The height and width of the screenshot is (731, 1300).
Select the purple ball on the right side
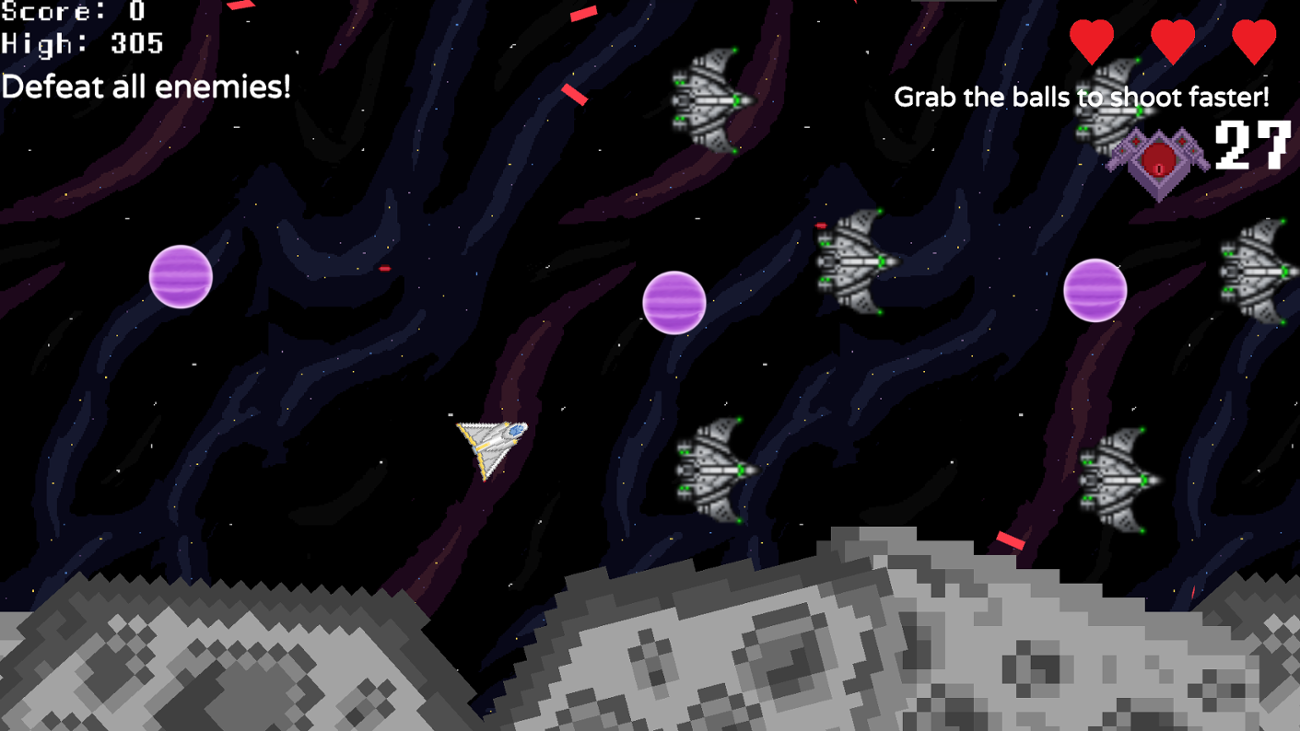[1097, 290]
